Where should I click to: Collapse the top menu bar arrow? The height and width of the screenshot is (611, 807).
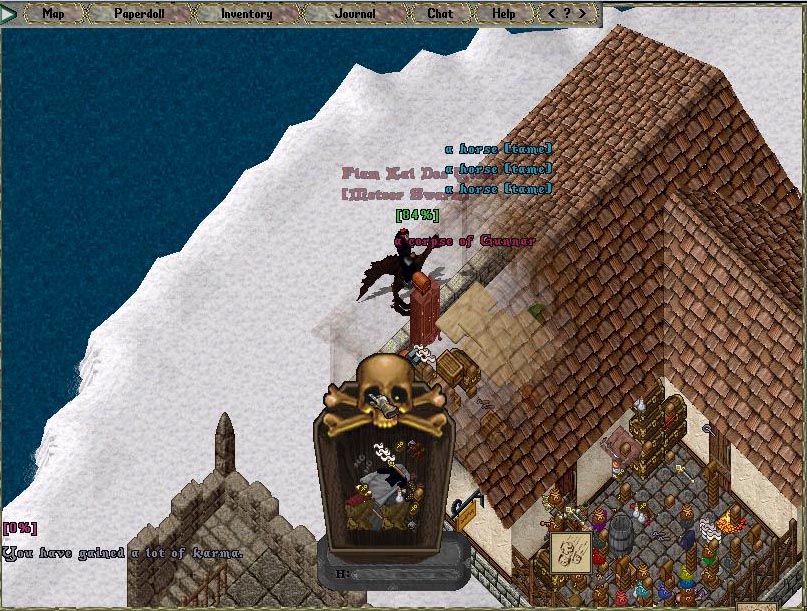point(10,14)
